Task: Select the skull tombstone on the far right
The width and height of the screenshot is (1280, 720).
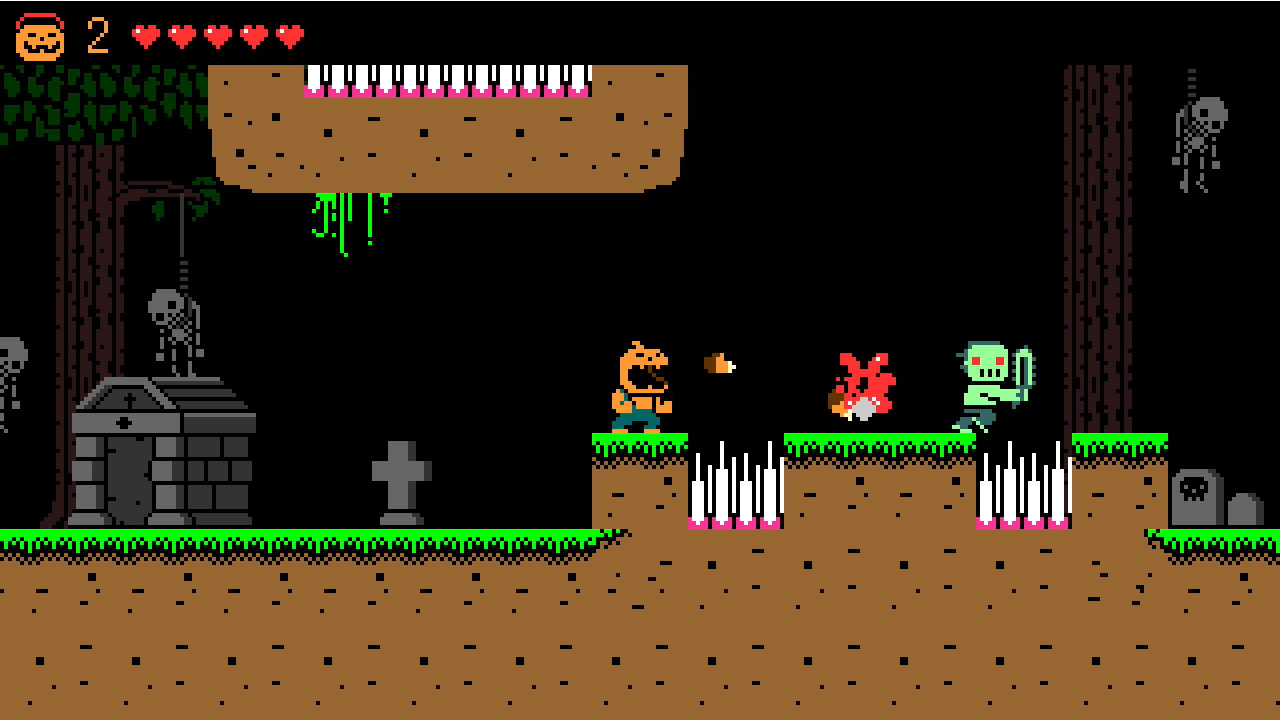Action: click(1197, 495)
